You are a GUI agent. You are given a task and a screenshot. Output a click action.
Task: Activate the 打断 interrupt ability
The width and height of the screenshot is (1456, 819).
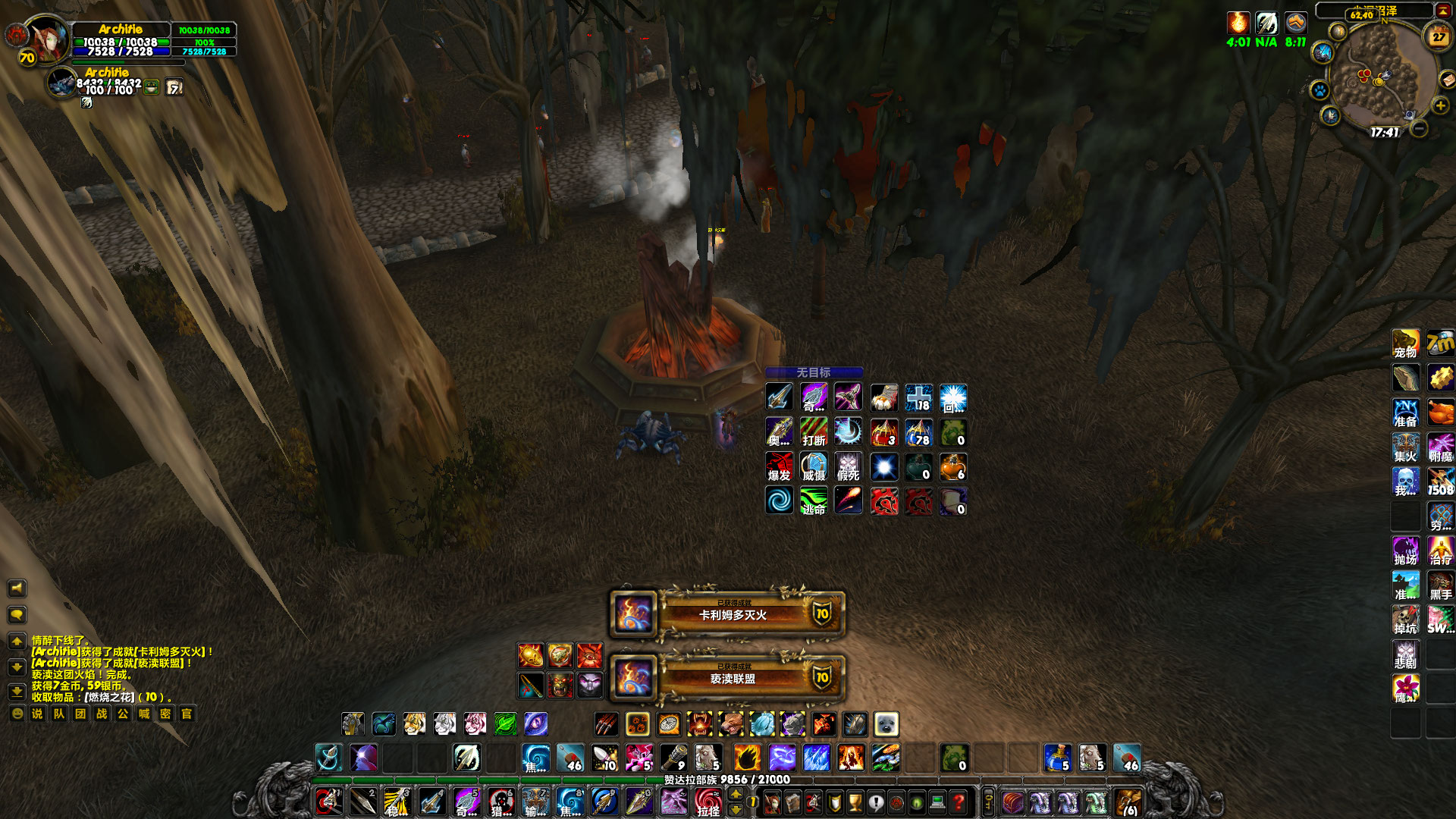coord(814,432)
